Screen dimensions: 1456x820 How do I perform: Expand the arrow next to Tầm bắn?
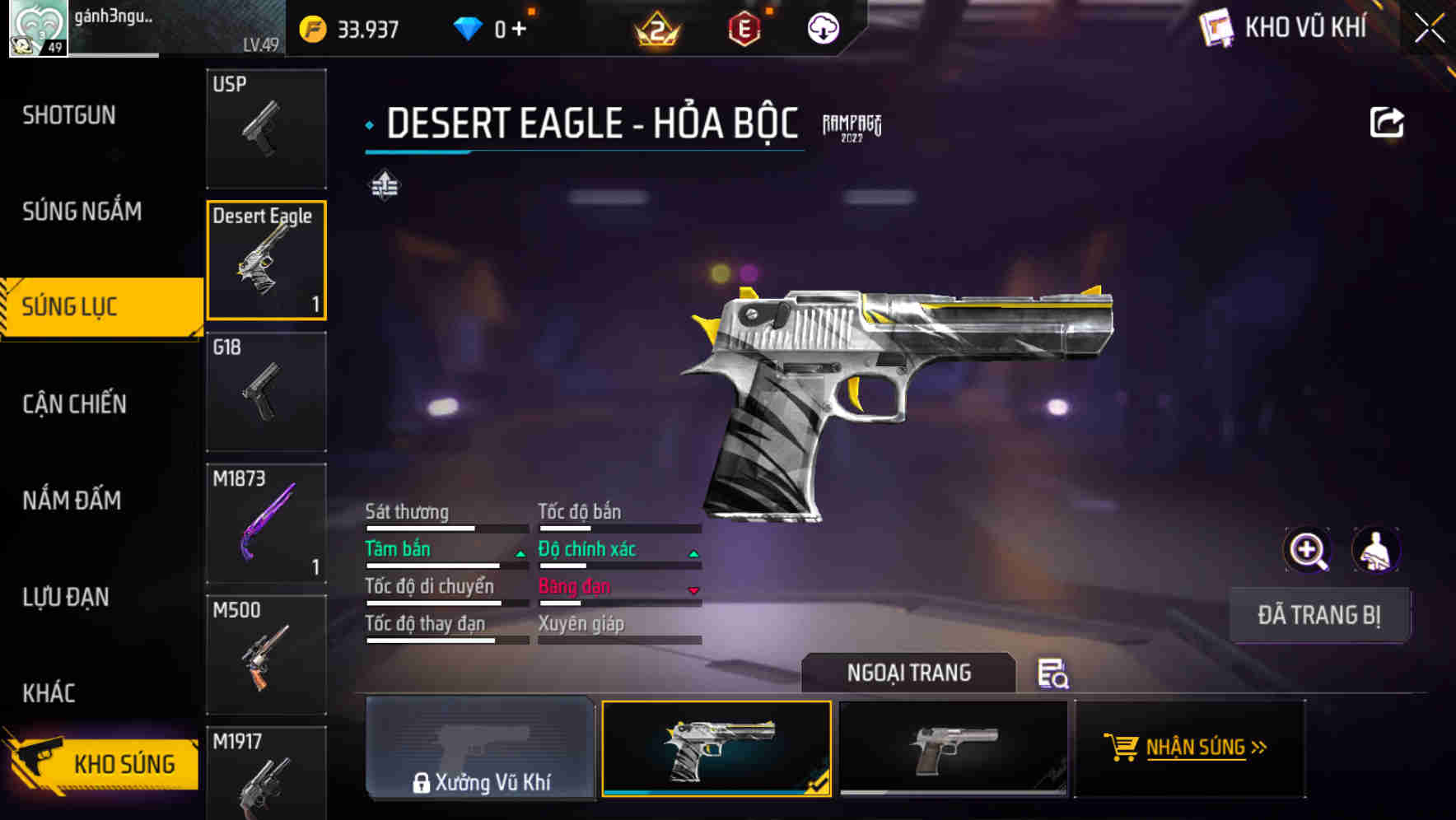point(520,552)
